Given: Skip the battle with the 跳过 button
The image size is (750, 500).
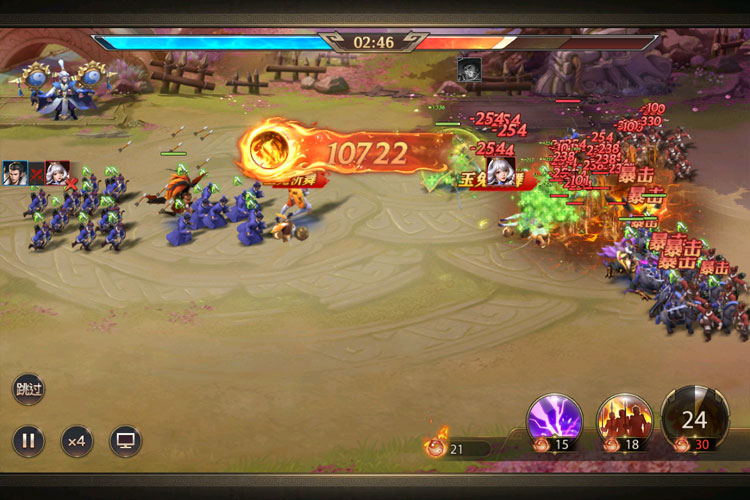Looking at the screenshot, I should [x=28, y=389].
